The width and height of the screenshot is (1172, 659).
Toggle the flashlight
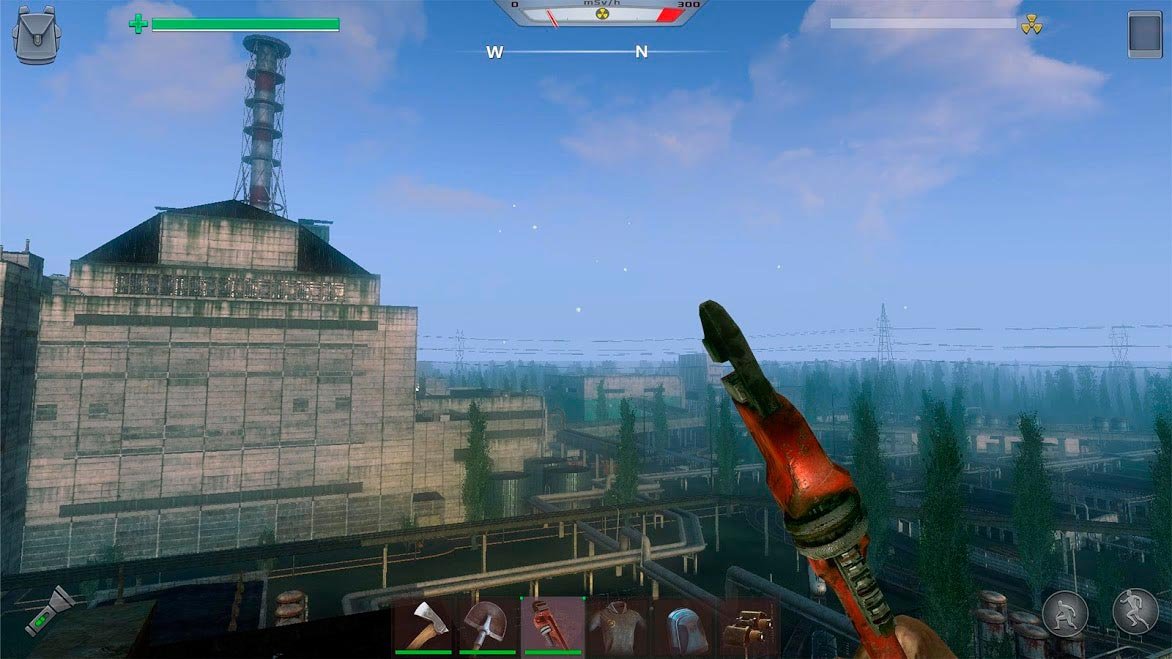[50, 610]
